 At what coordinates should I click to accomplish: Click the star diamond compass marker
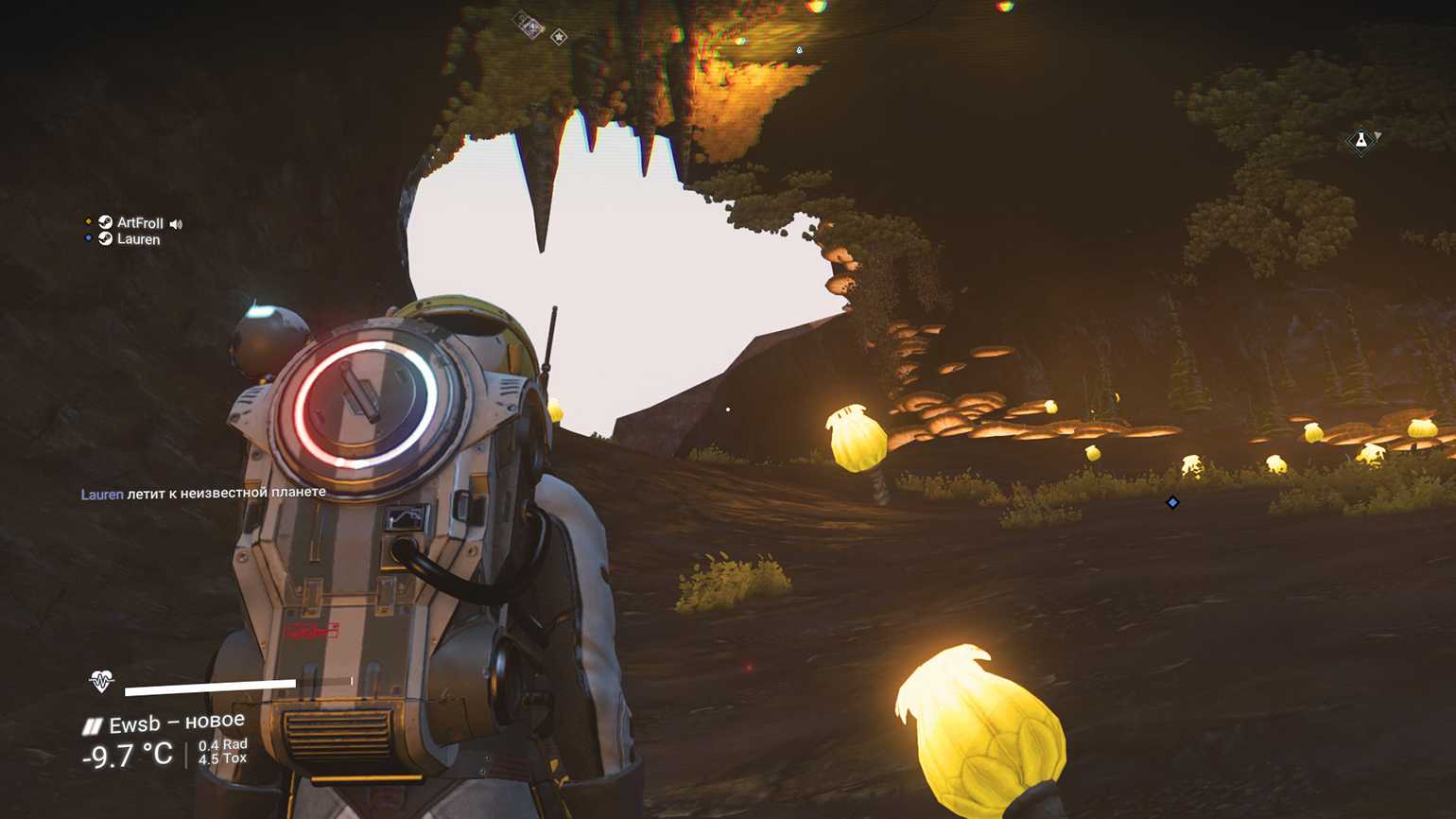pos(559,37)
